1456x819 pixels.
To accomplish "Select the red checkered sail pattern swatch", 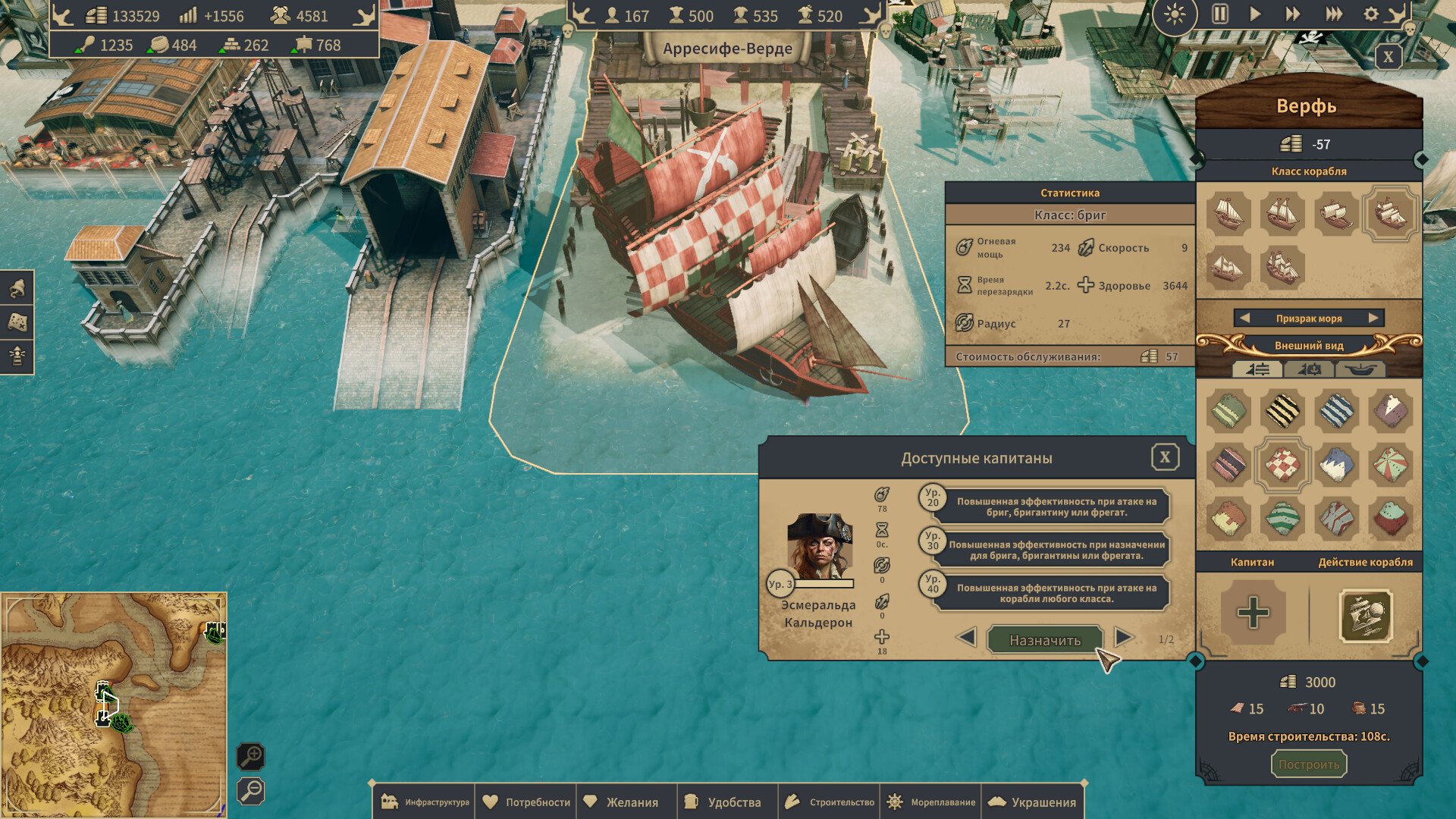I will pos(1283,466).
